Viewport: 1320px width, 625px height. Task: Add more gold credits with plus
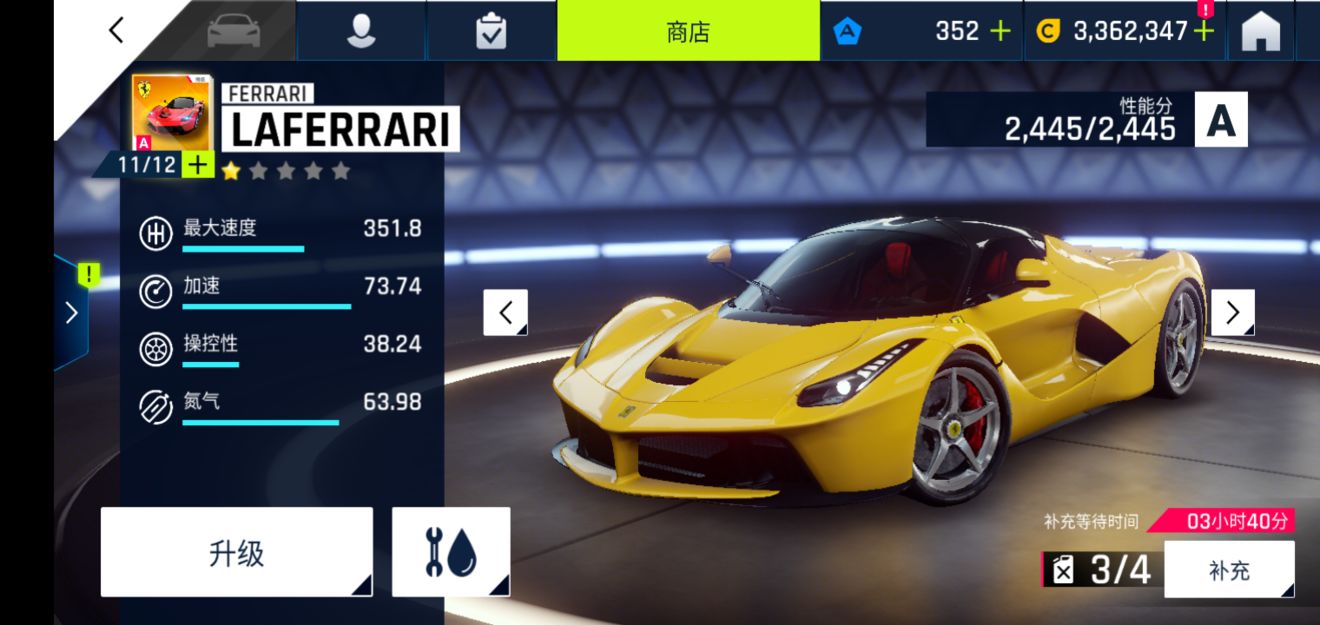[1204, 31]
